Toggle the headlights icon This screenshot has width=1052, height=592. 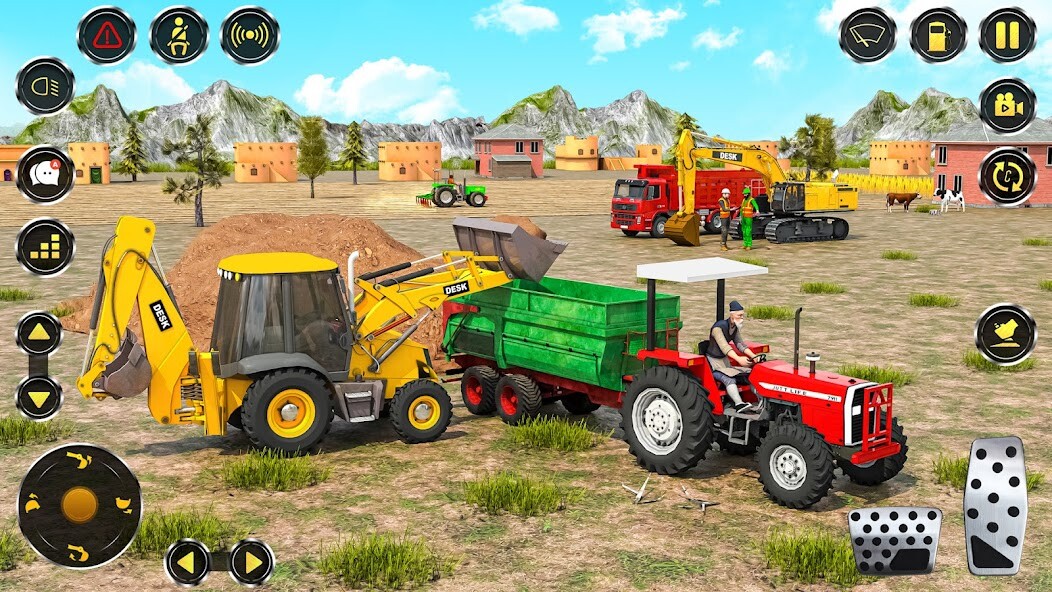[x=45, y=86]
